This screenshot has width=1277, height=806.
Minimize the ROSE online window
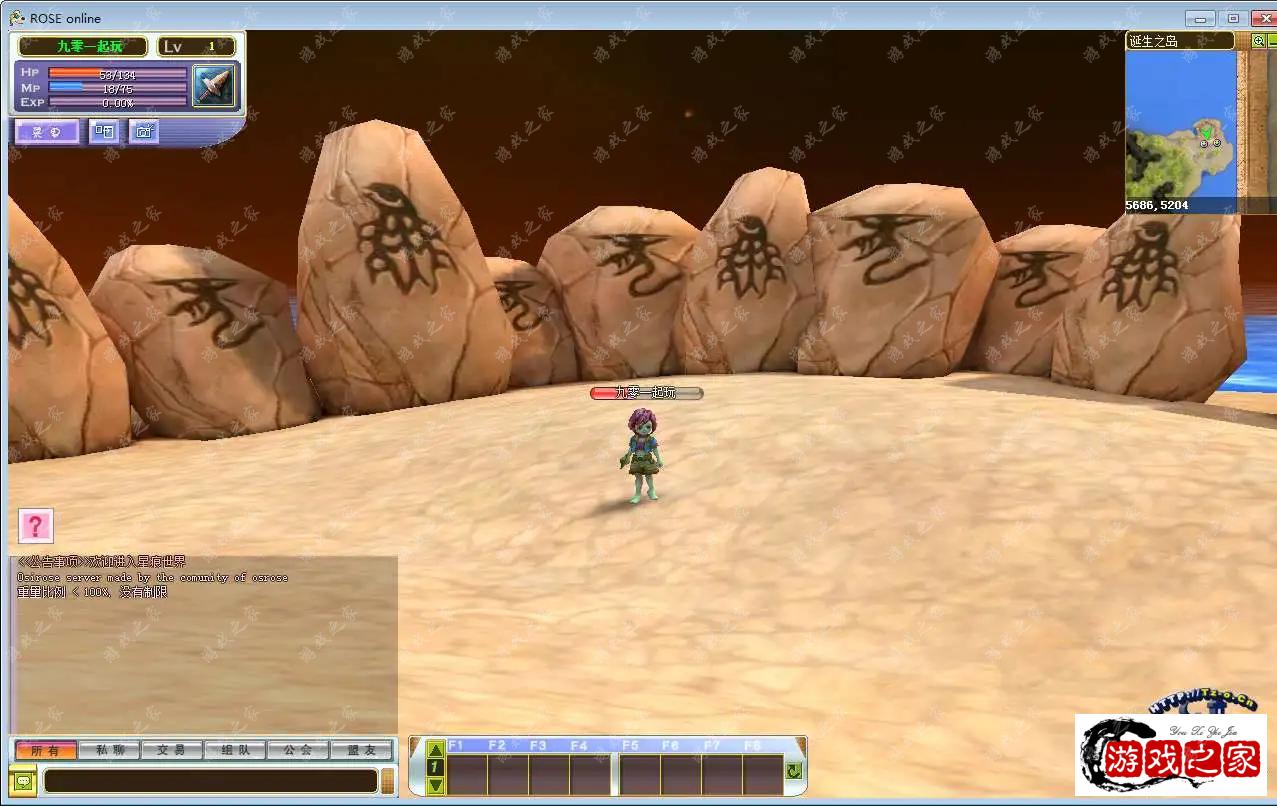1200,18
